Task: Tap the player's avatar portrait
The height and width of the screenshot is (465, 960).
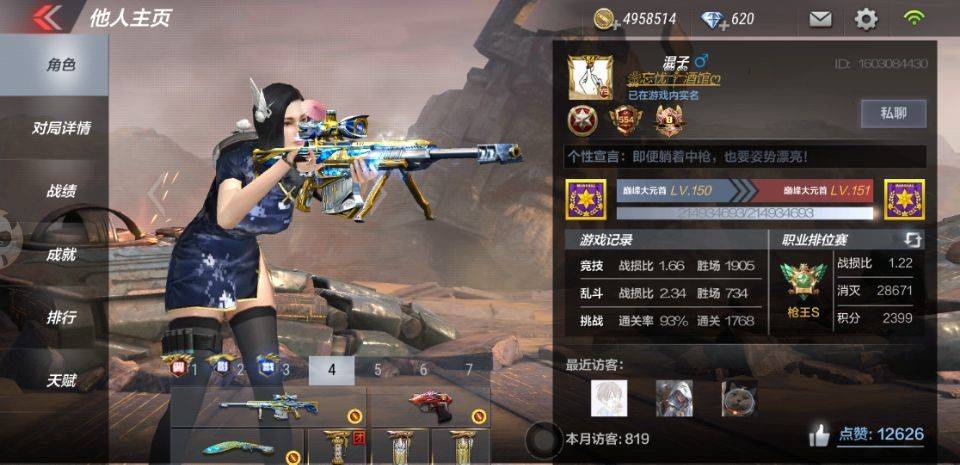Action: click(x=590, y=78)
